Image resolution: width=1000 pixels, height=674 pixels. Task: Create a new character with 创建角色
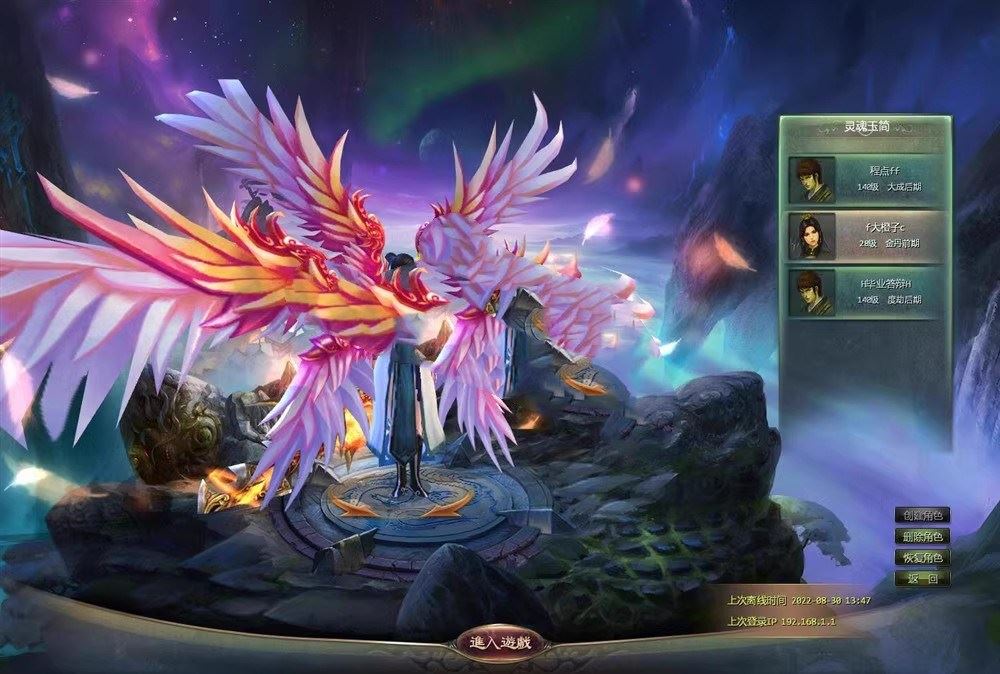(x=922, y=516)
